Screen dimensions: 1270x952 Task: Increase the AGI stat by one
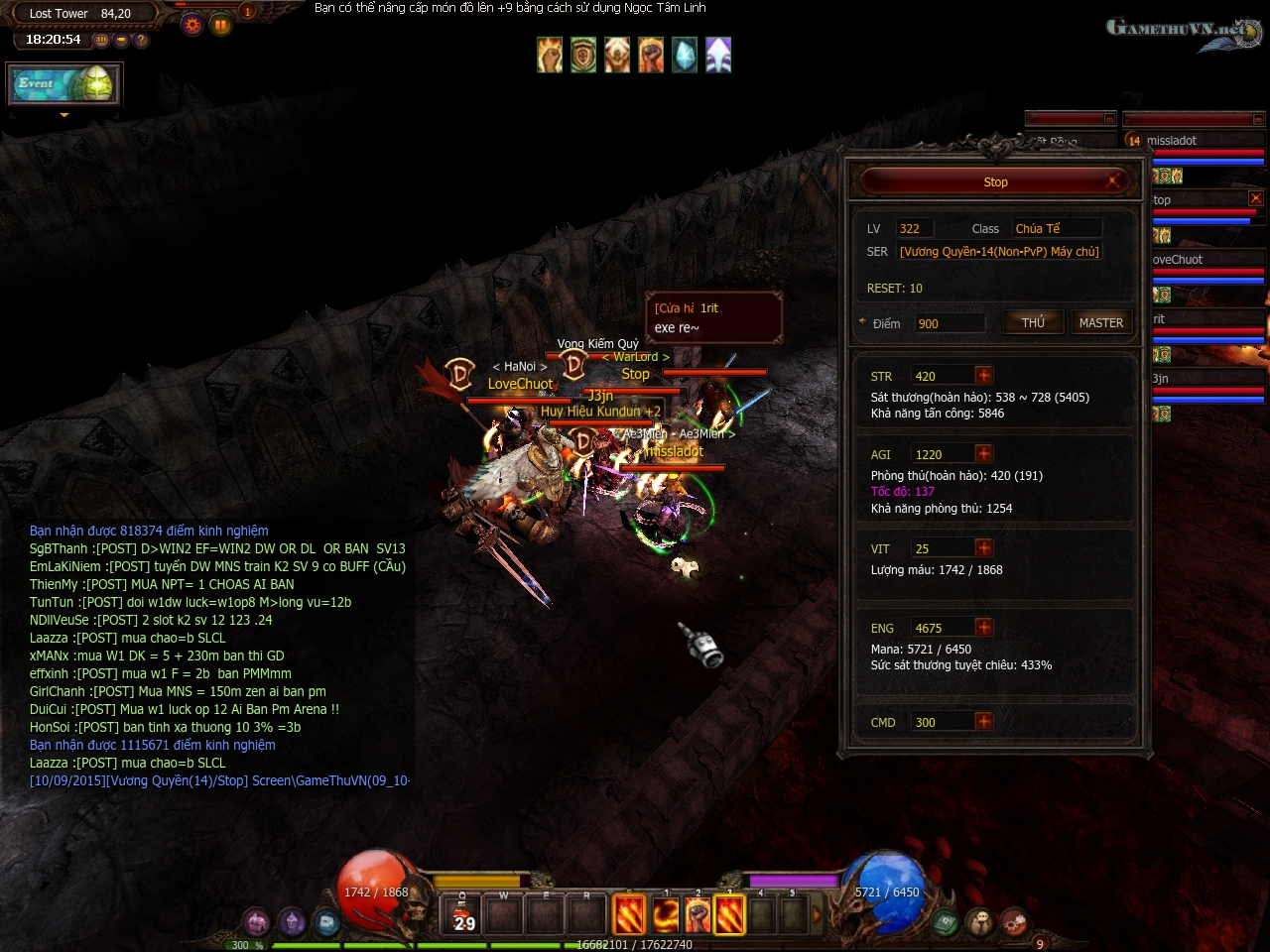(x=983, y=453)
